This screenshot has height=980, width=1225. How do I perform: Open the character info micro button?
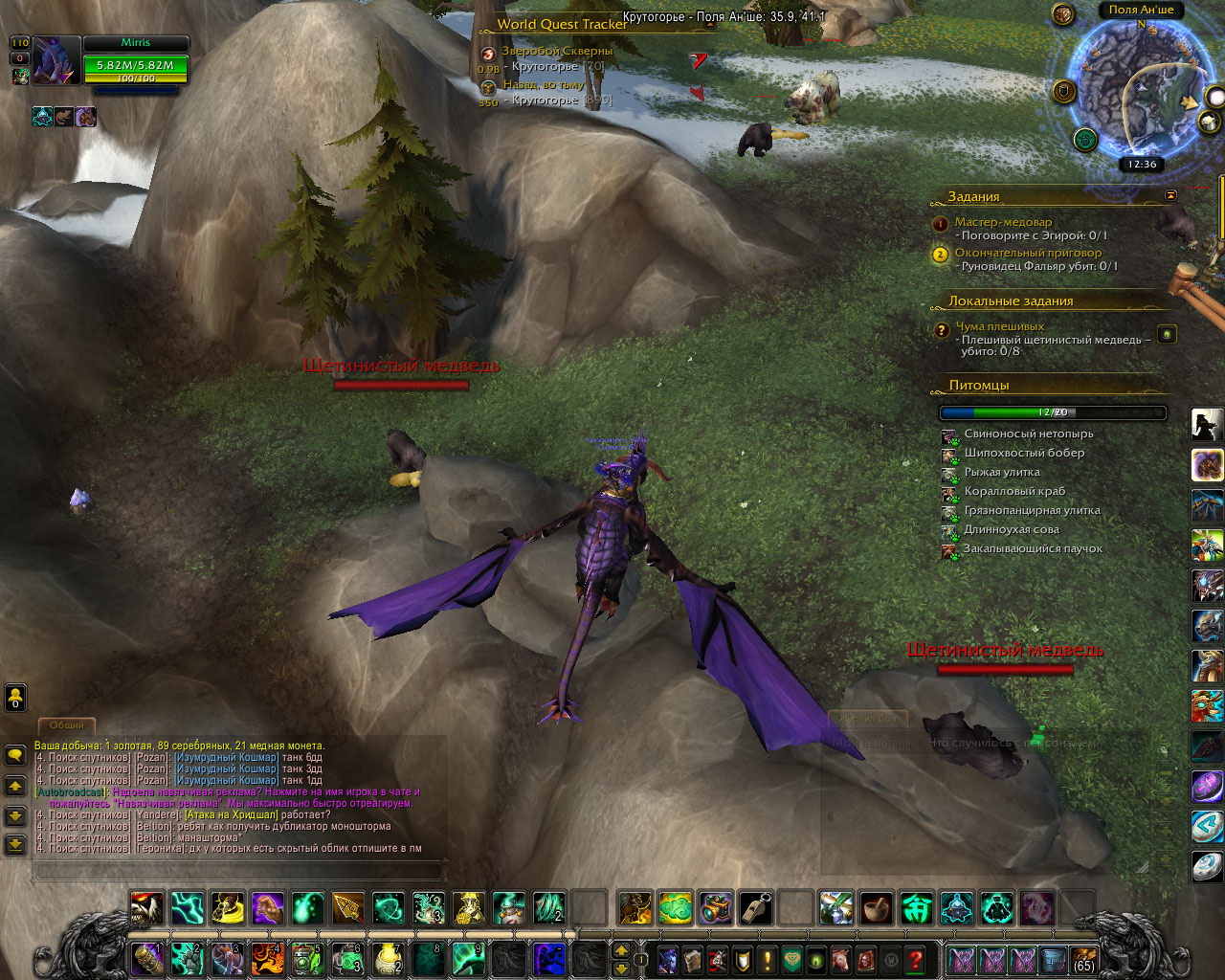669,958
